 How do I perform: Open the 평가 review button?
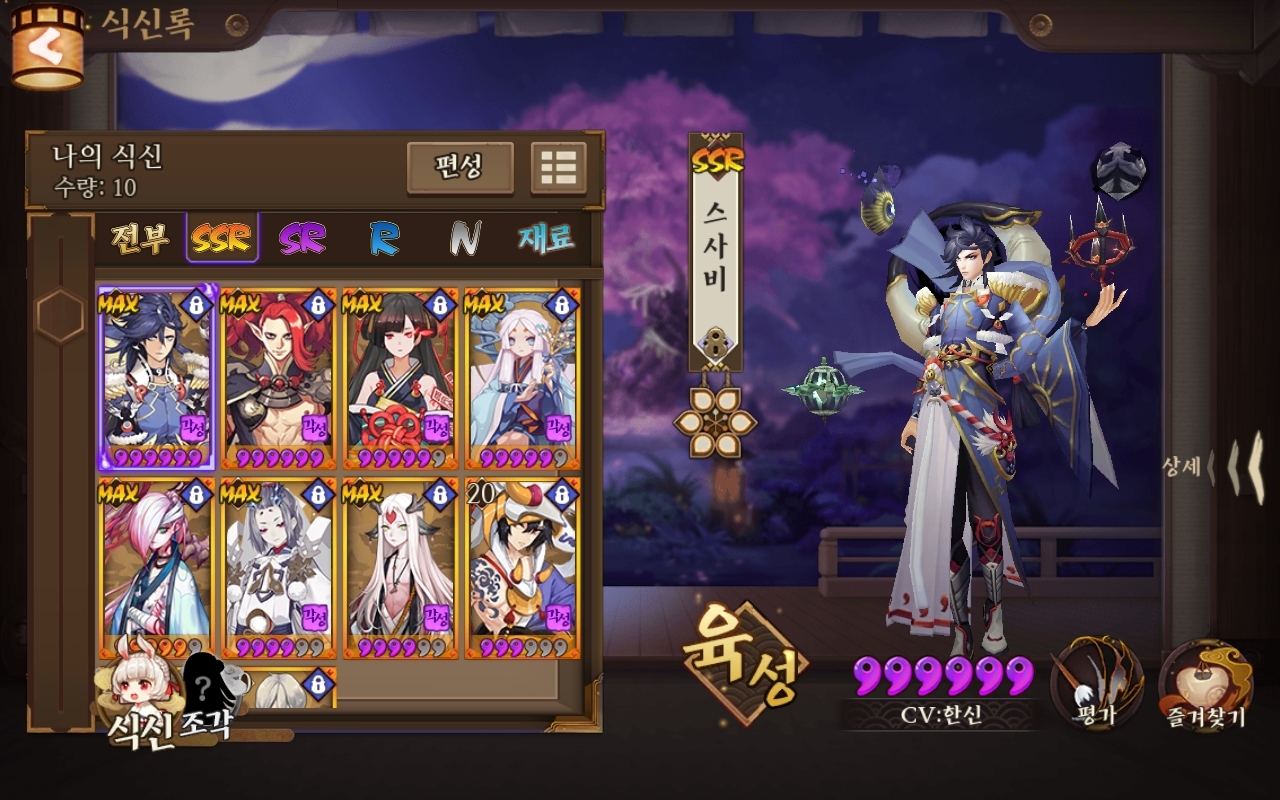click(1096, 685)
